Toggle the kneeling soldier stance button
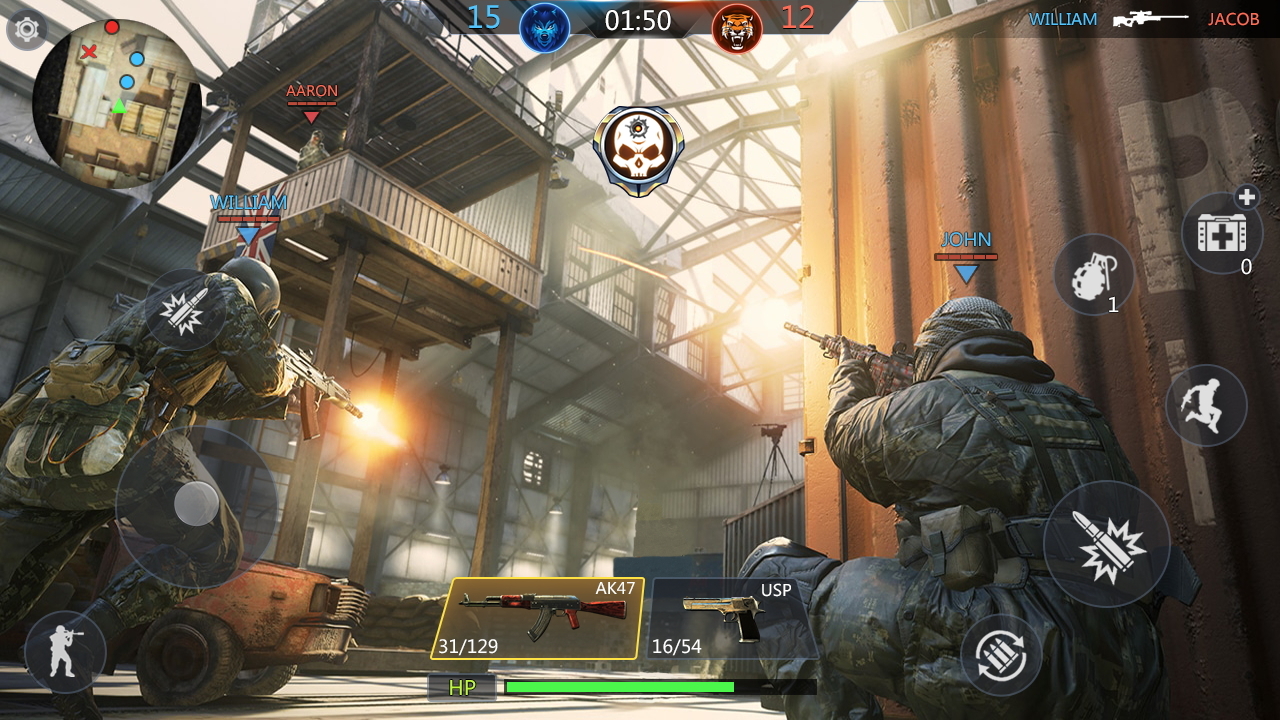Viewport: 1280px width, 720px height. [65, 652]
